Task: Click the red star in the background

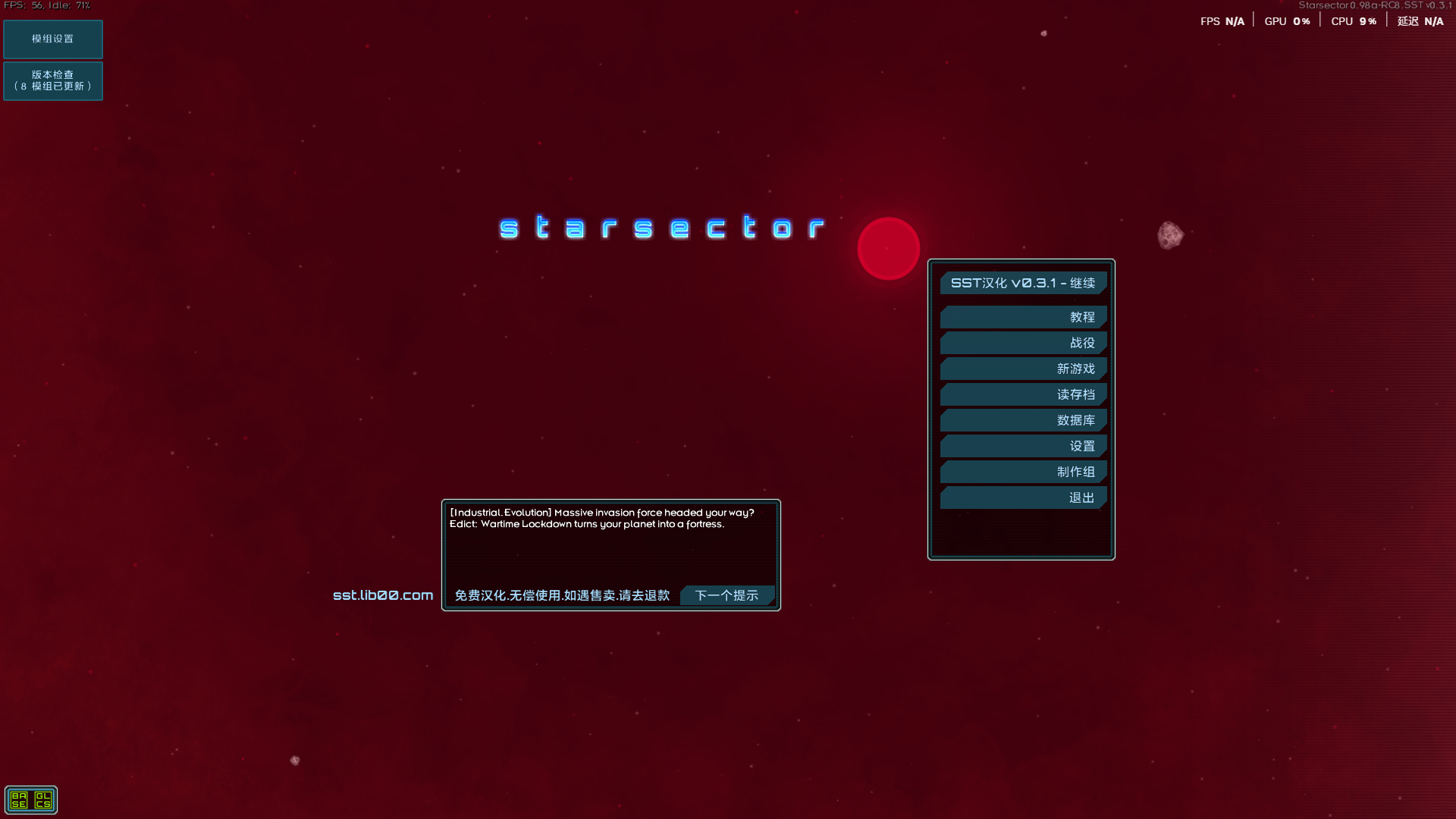Action: click(888, 248)
